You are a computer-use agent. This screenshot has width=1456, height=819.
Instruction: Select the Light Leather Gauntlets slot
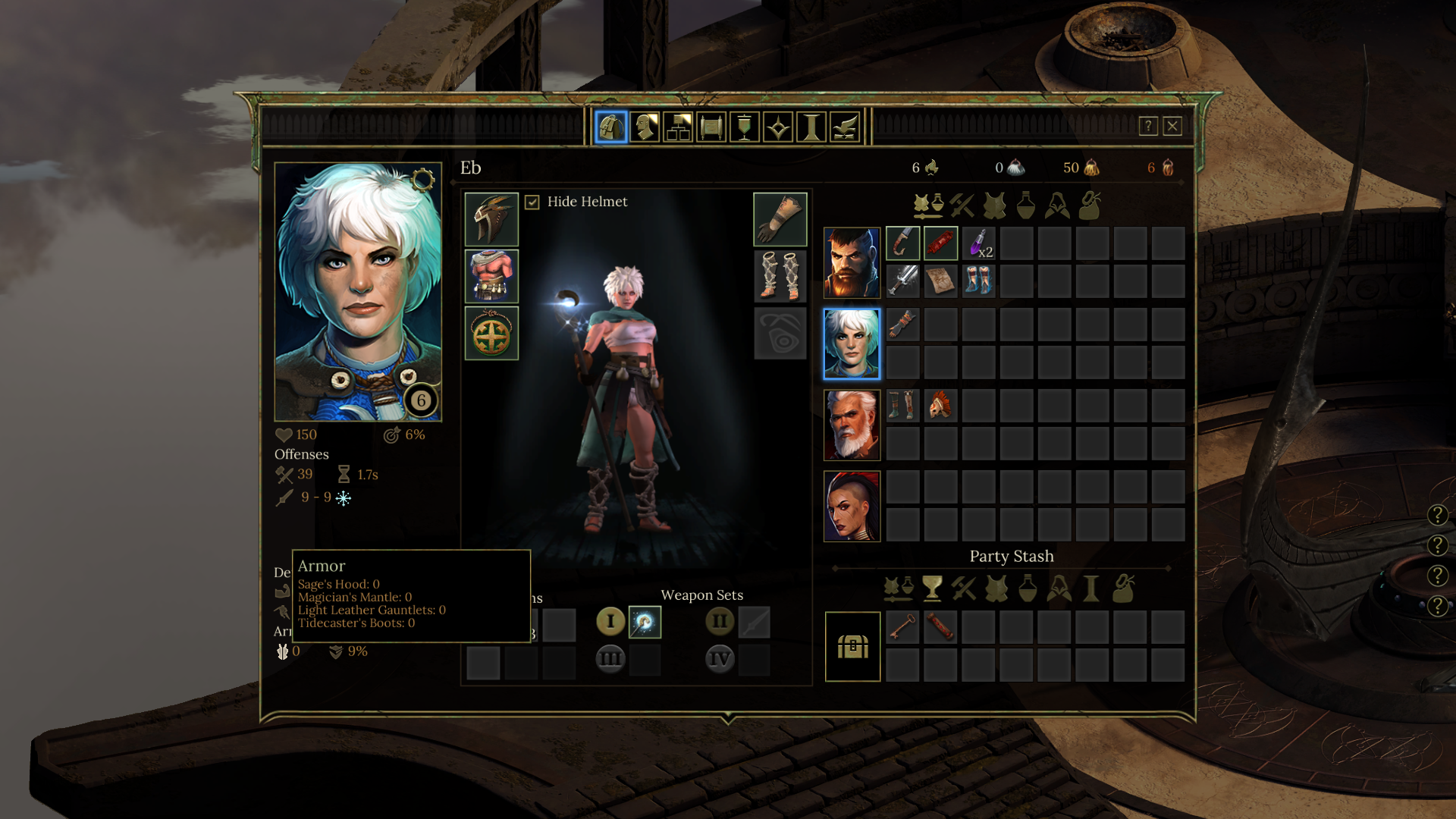point(780,219)
